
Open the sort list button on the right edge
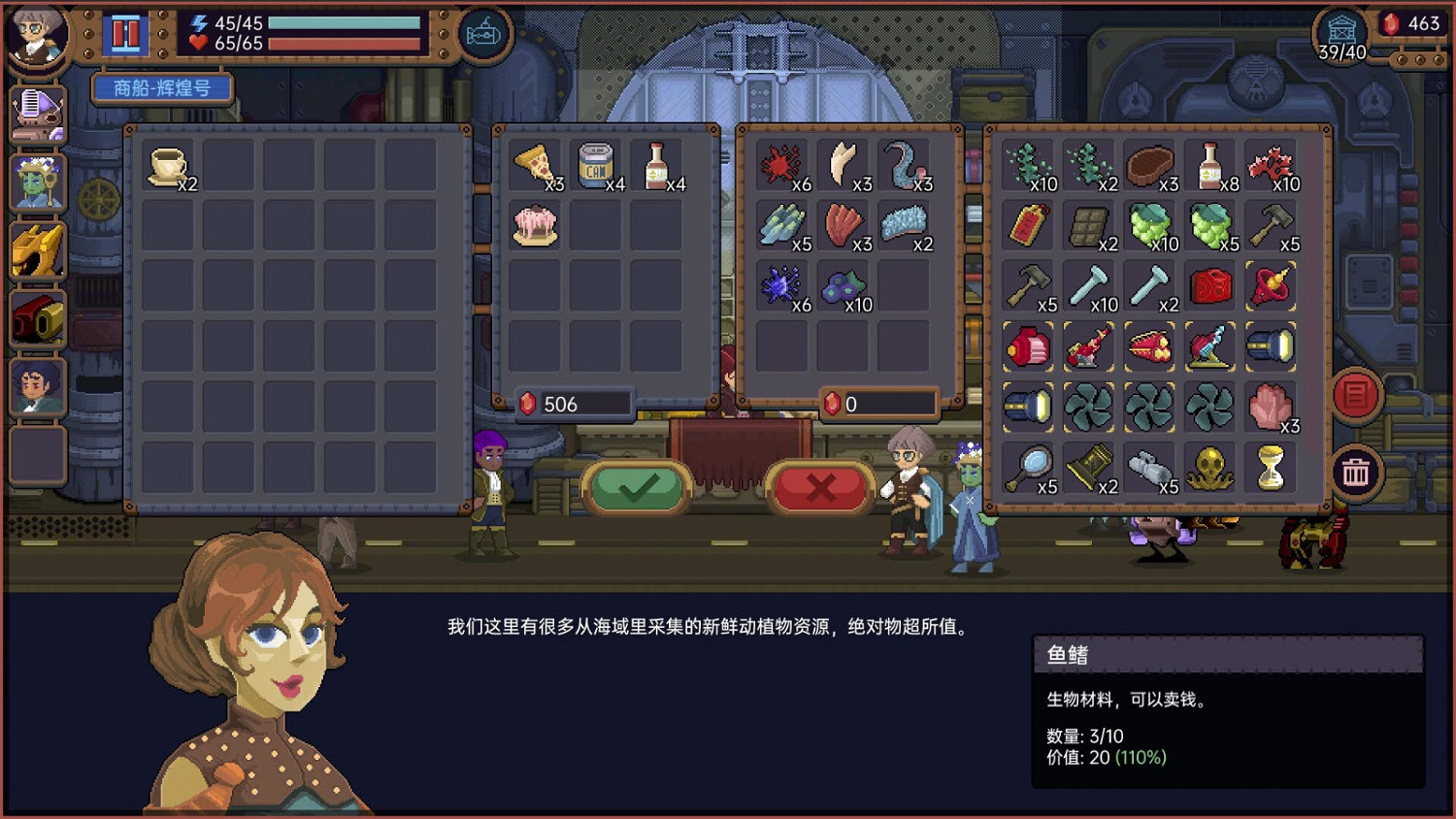[x=1356, y=396]
